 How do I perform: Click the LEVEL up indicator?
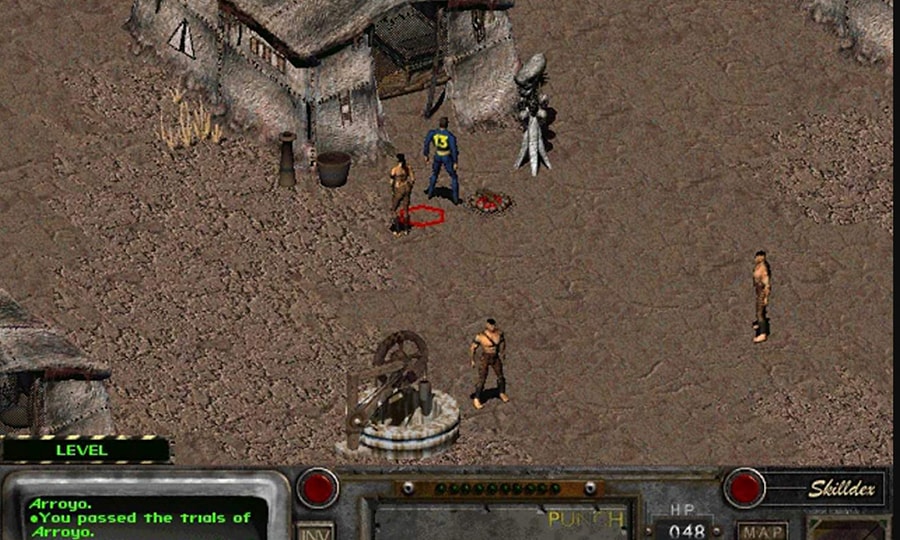(84, 450)
